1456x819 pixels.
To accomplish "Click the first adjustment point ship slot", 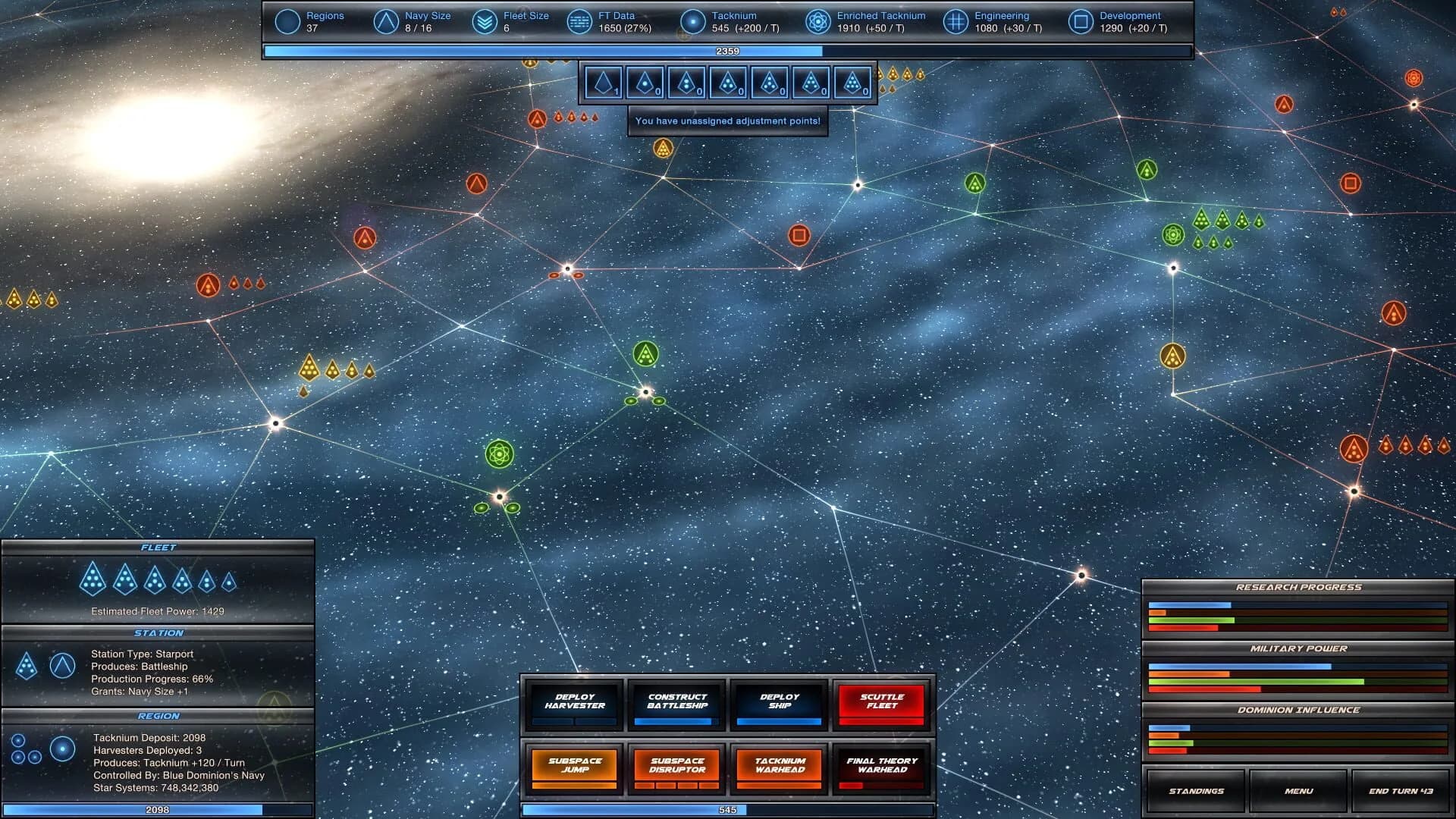I will 601,82.
